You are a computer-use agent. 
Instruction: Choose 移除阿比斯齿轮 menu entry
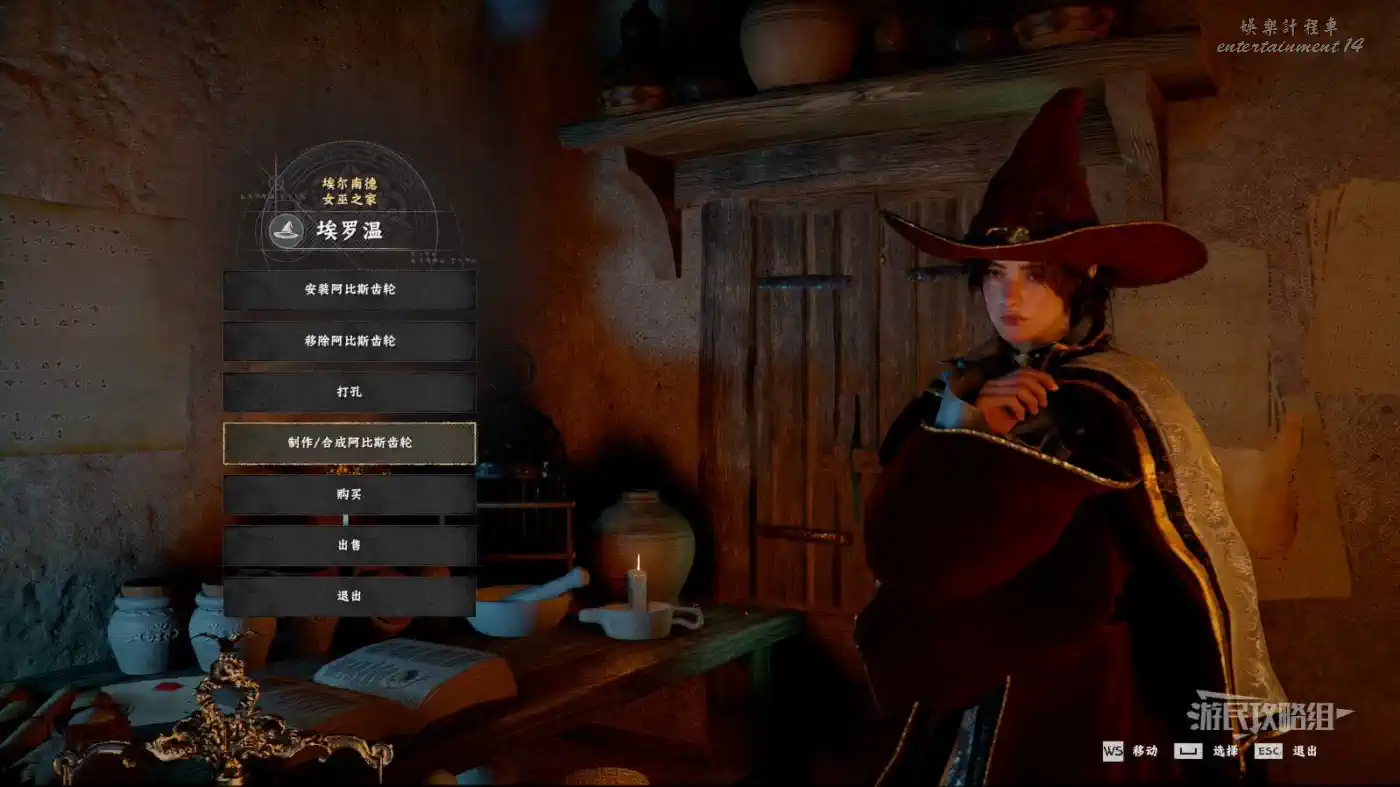click(x=349, y=341)
